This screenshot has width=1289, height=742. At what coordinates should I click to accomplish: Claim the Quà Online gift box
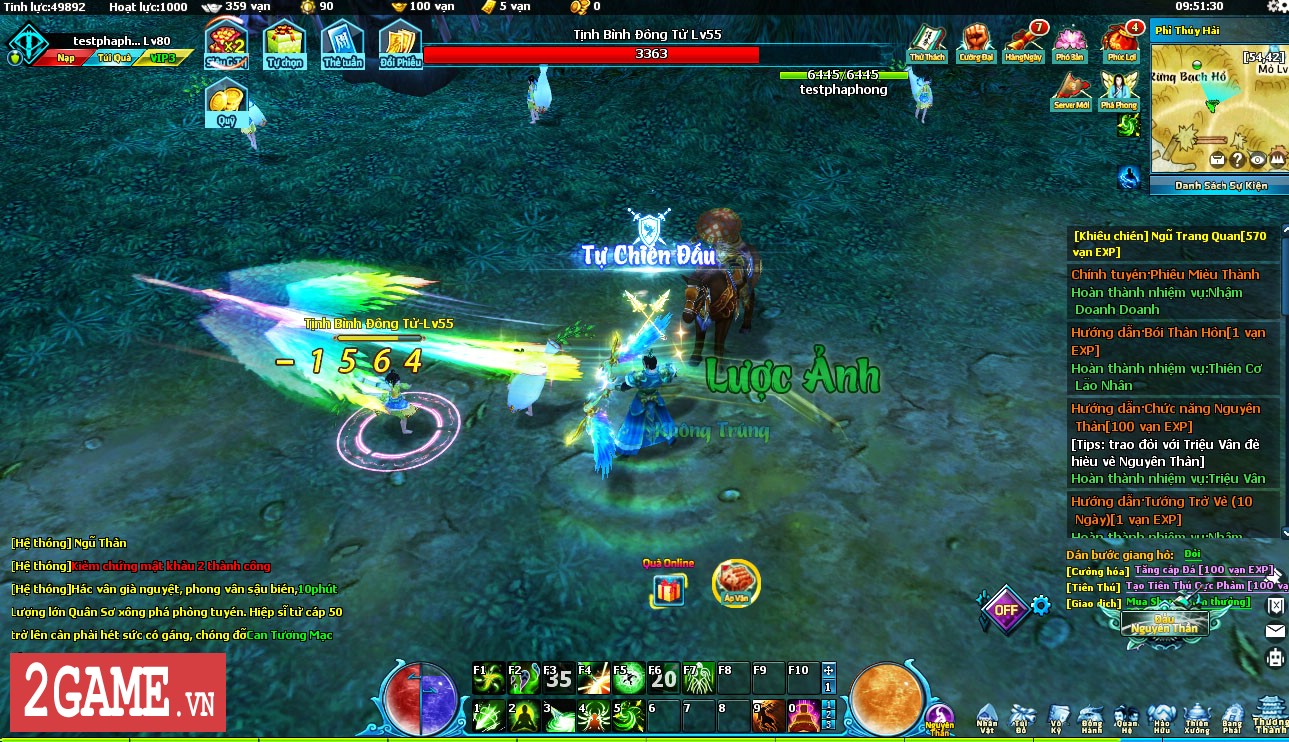[668, 587]
